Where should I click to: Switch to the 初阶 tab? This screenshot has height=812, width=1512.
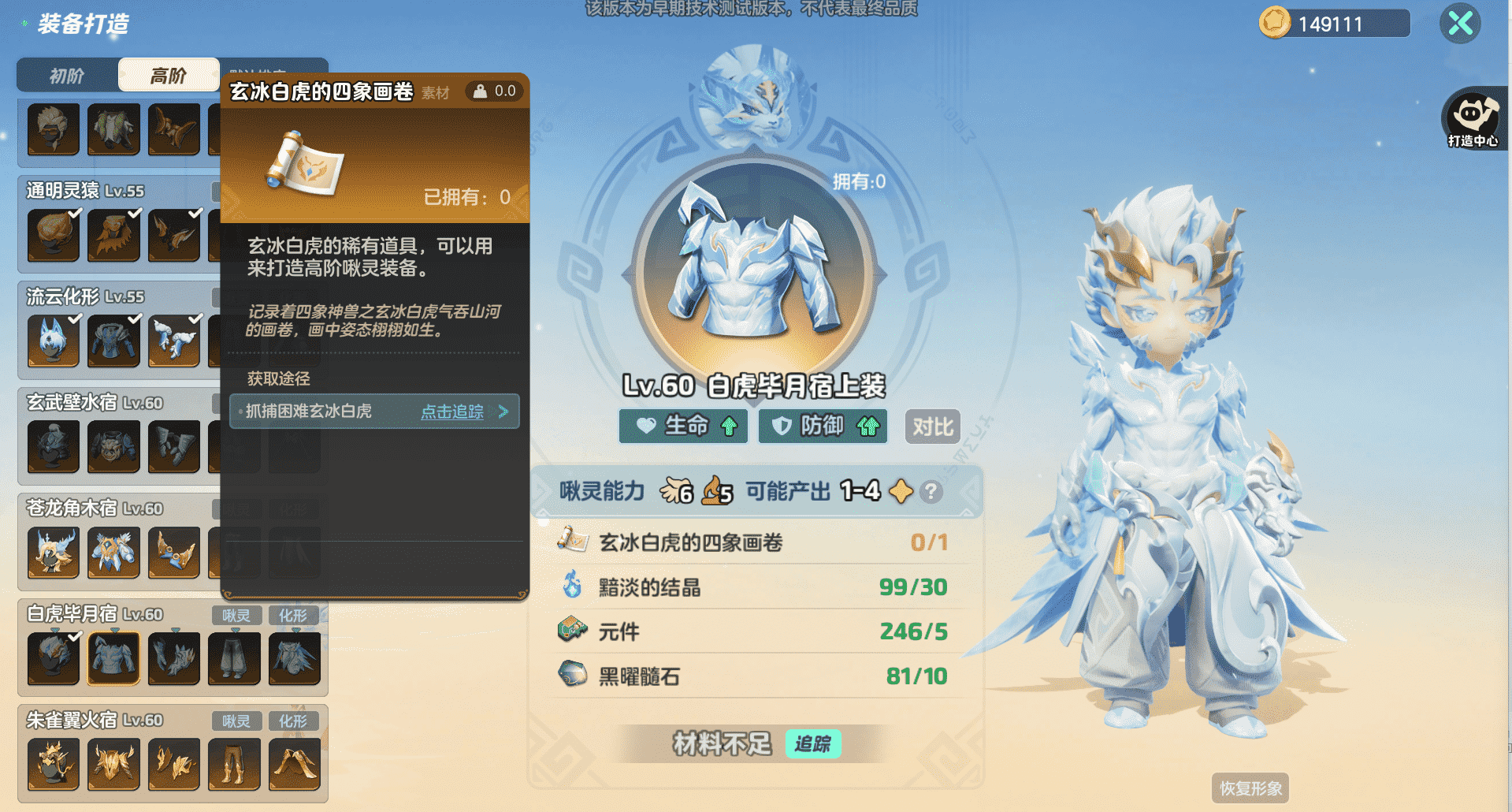tap(67, 74)
